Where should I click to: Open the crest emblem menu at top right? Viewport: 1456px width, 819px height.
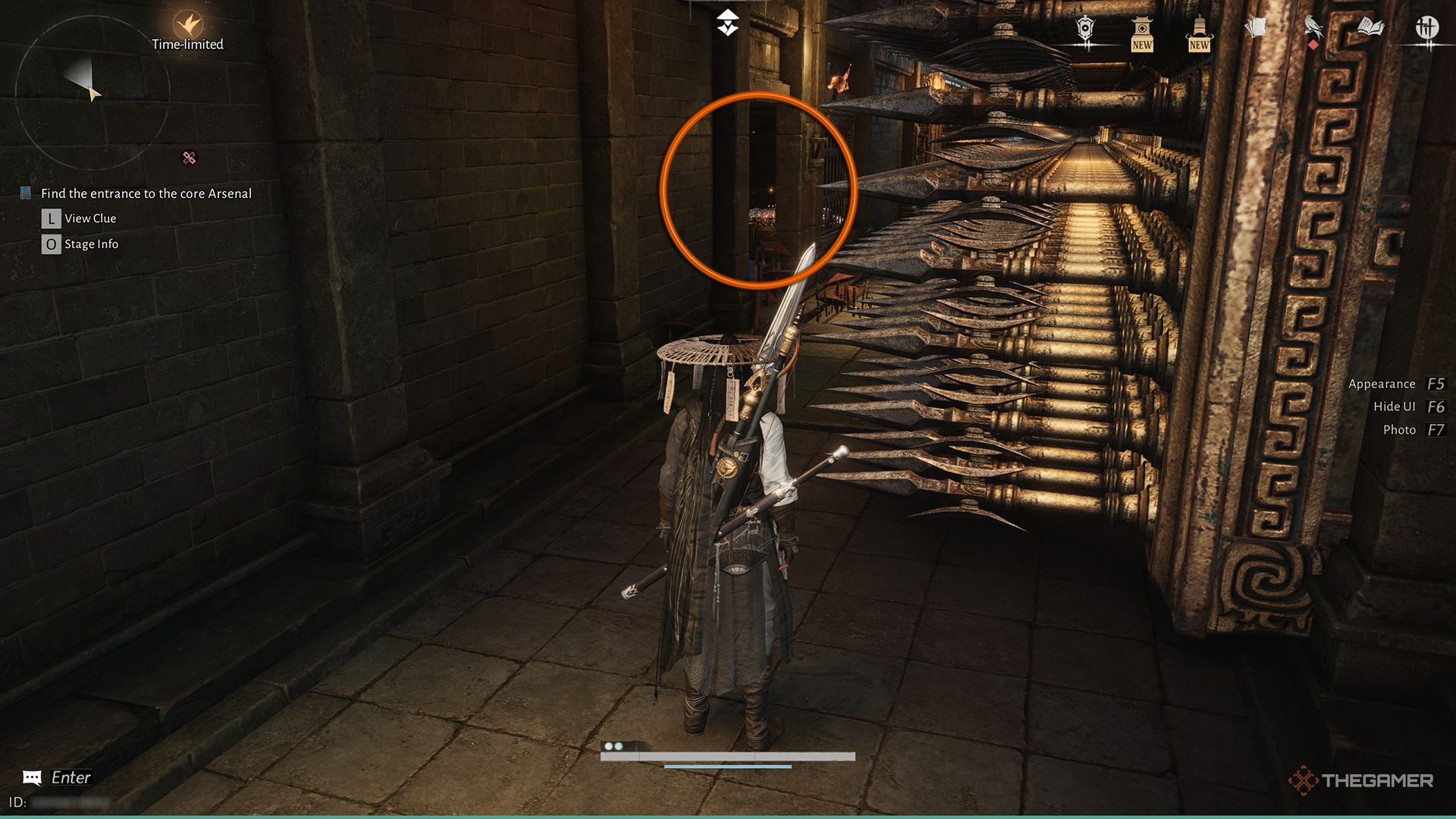1084,27
